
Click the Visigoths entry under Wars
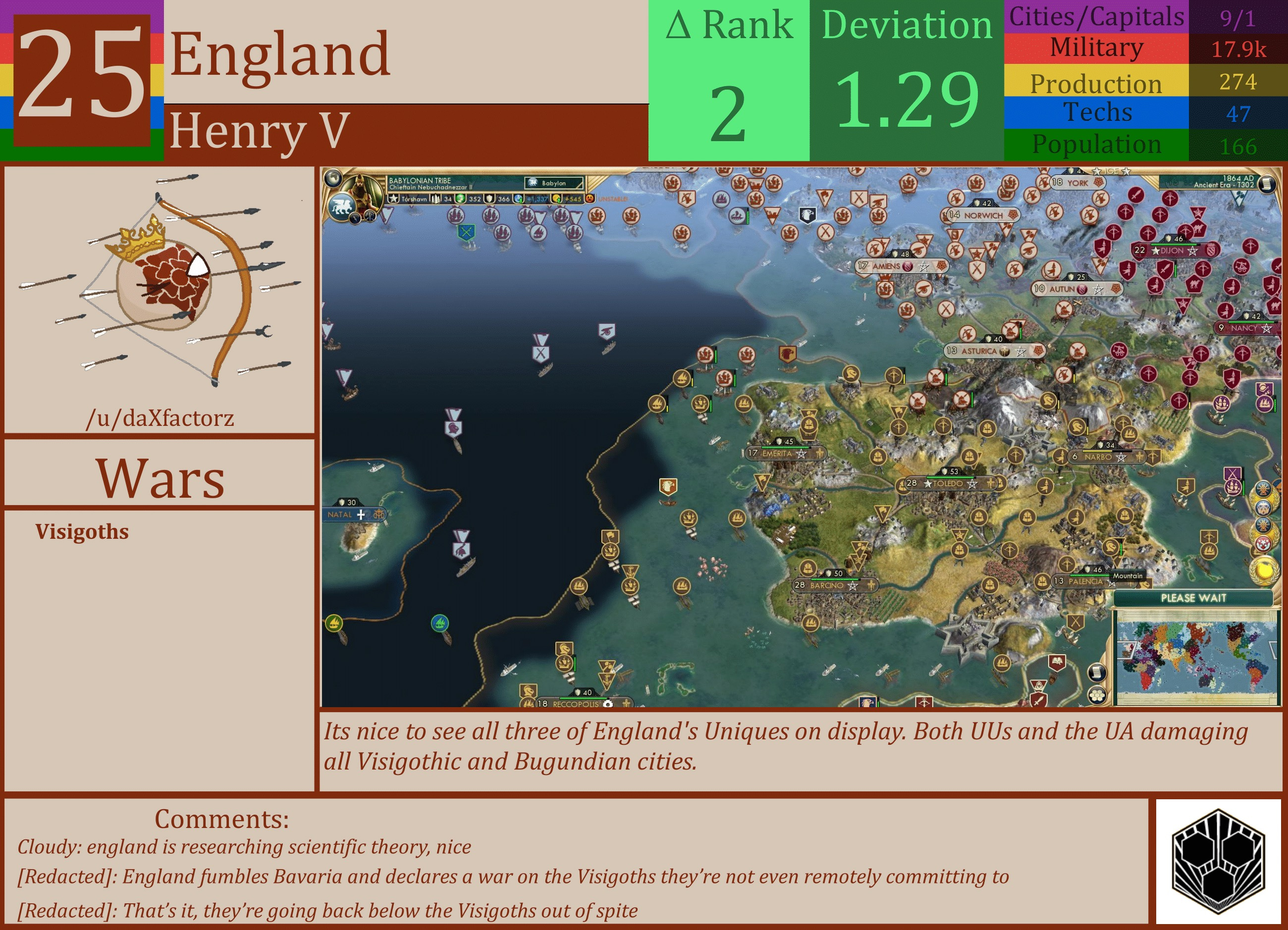[x=82, y=532]
